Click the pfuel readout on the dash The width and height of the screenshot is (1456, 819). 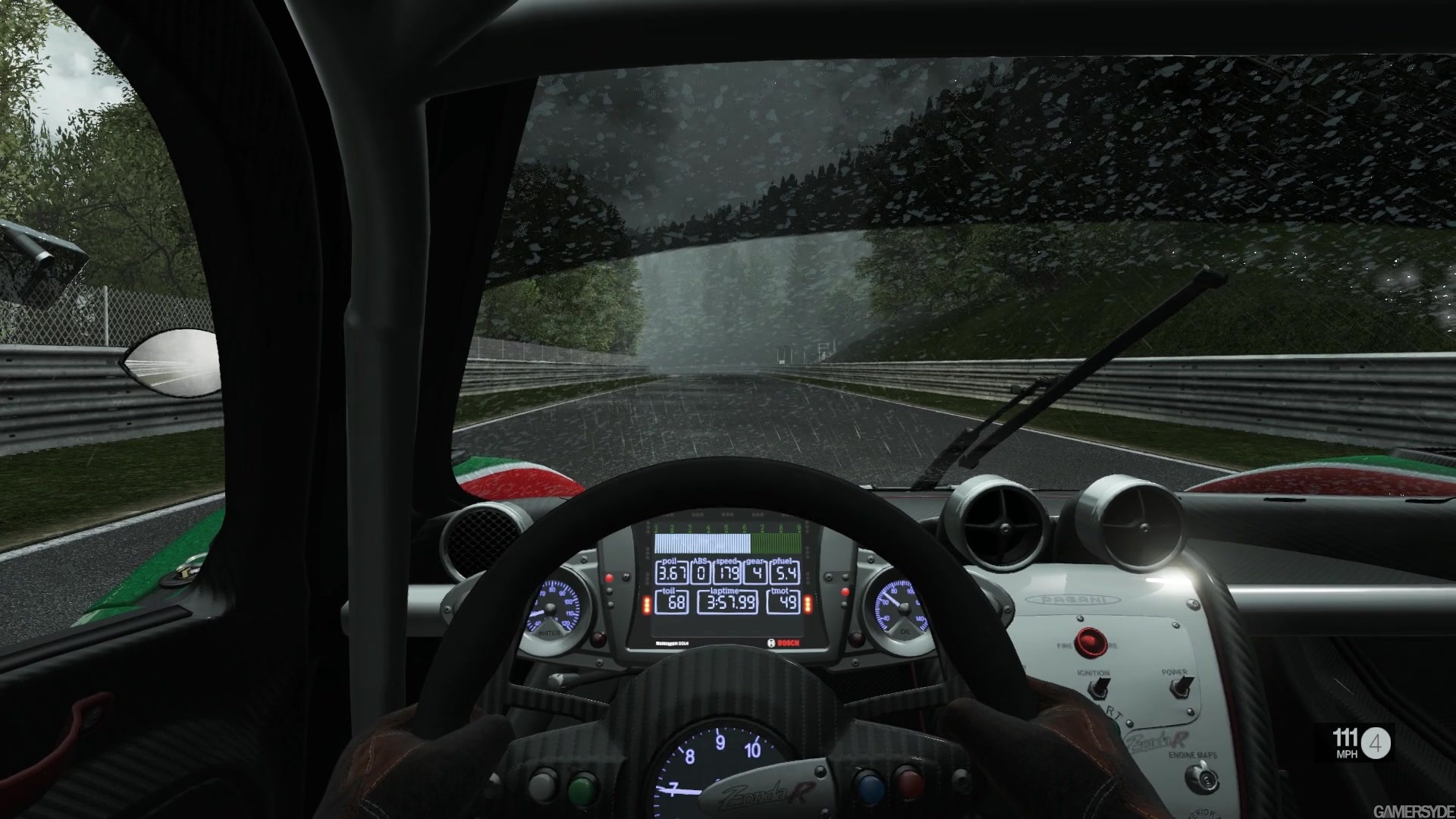[785, 574]
